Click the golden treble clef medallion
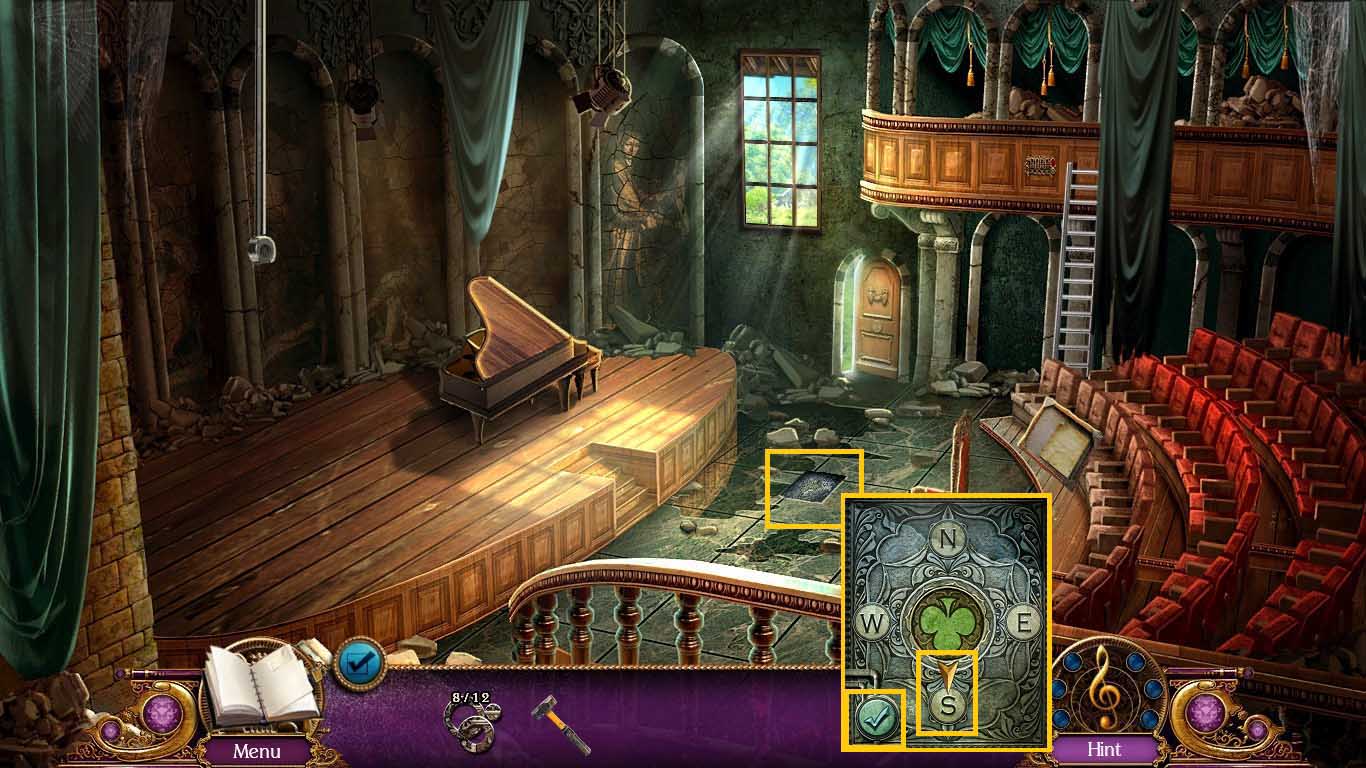 pos(1103,686)
